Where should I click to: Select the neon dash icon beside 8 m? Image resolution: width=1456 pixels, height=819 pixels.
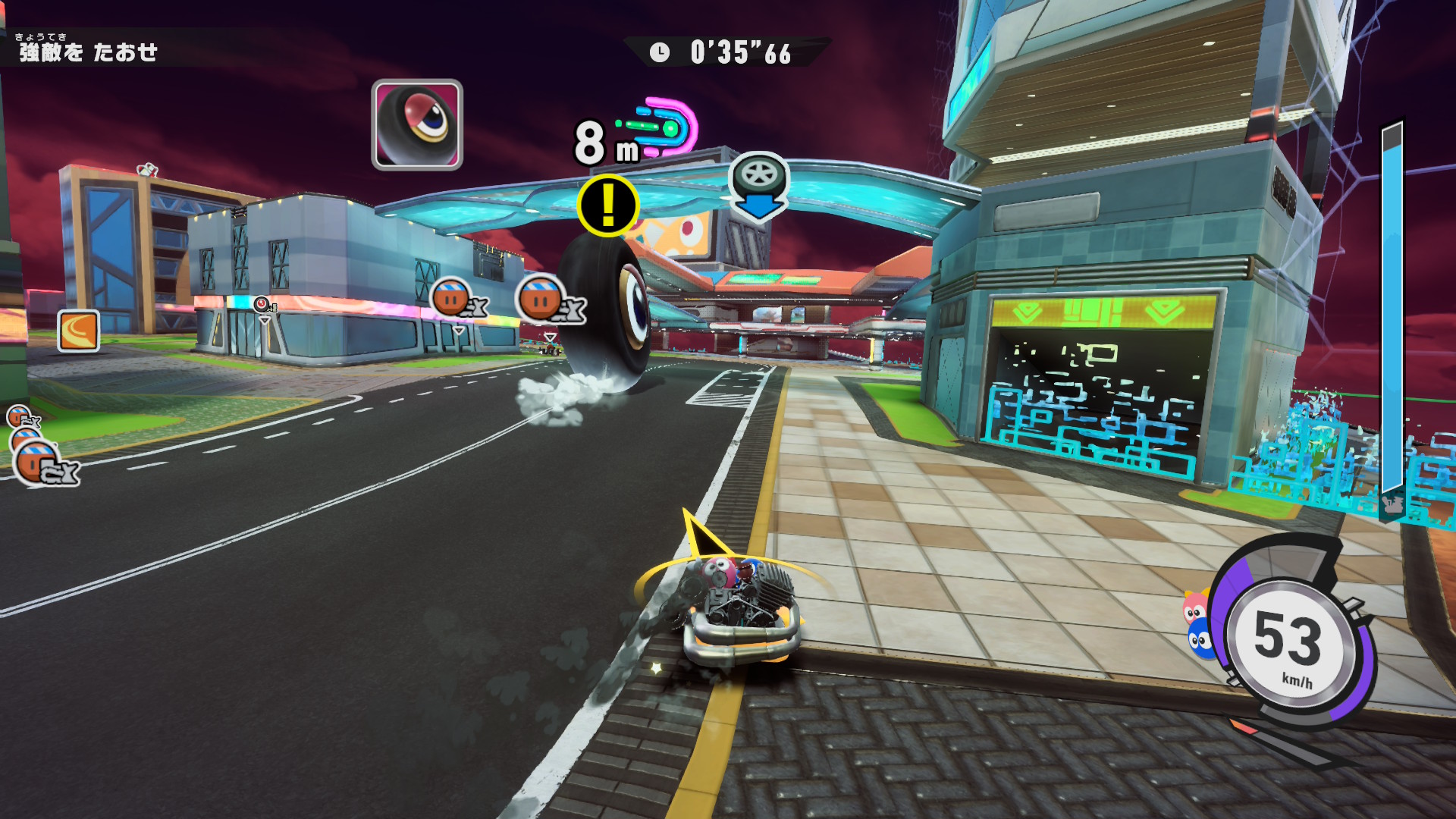click(x=661, y=127)
